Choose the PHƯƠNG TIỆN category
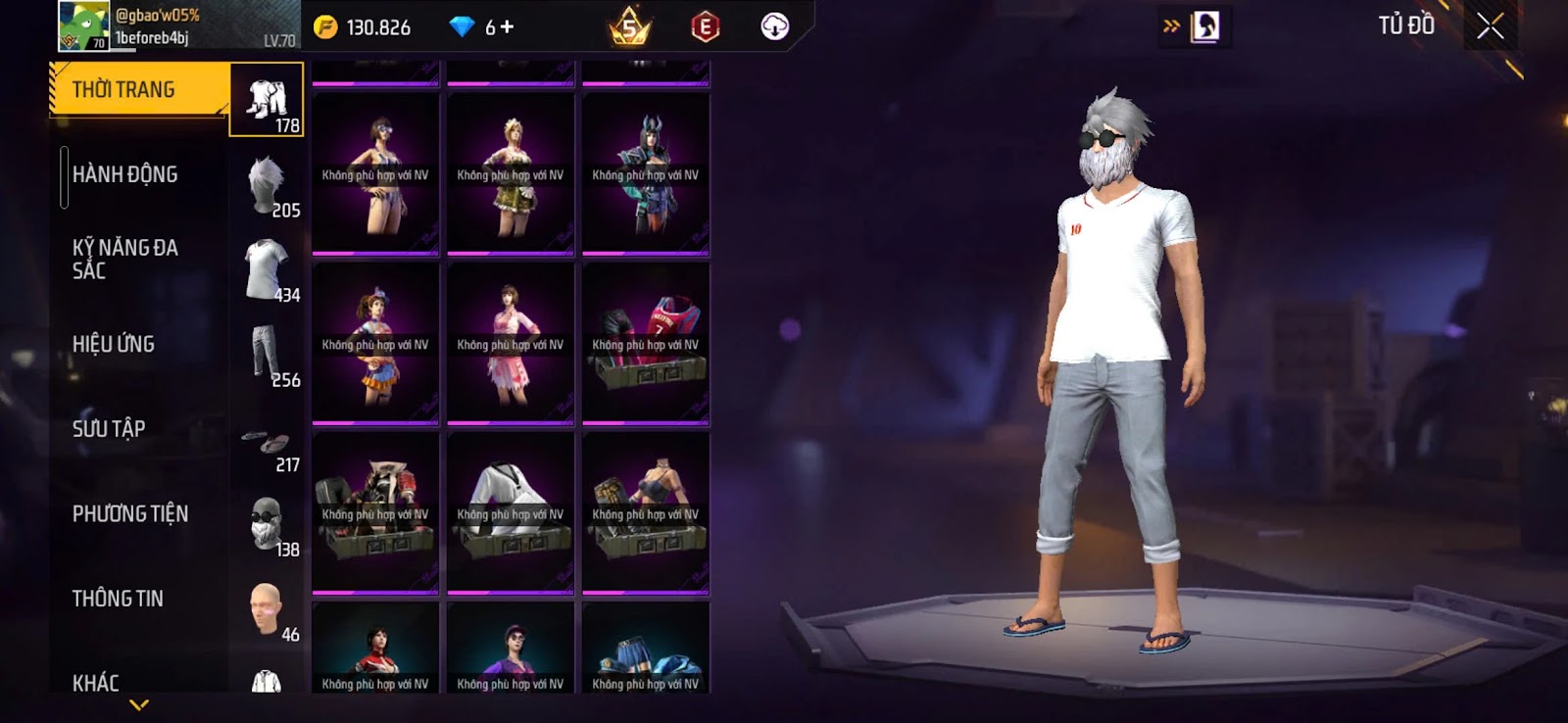 click(130, 513)
